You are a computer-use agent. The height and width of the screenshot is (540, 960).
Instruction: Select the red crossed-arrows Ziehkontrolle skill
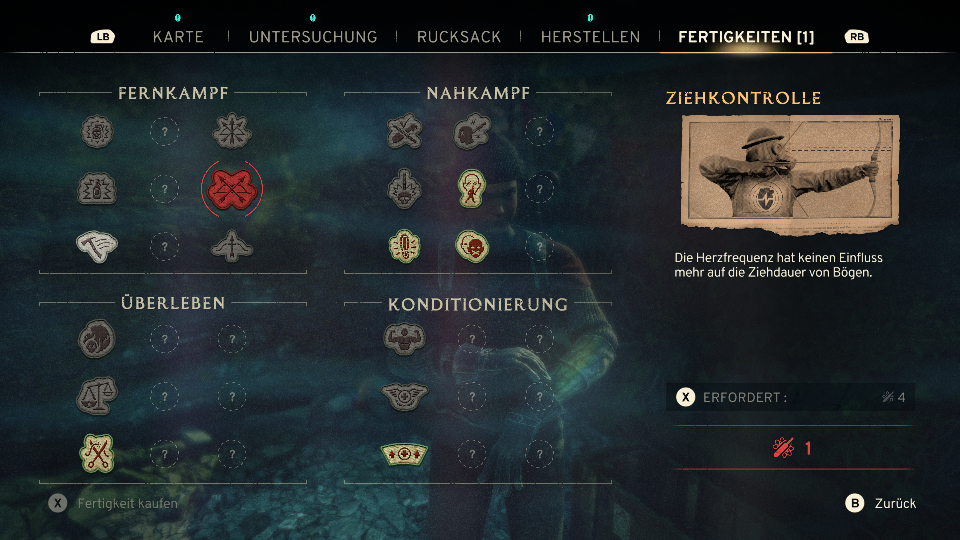tap(232, 188)
